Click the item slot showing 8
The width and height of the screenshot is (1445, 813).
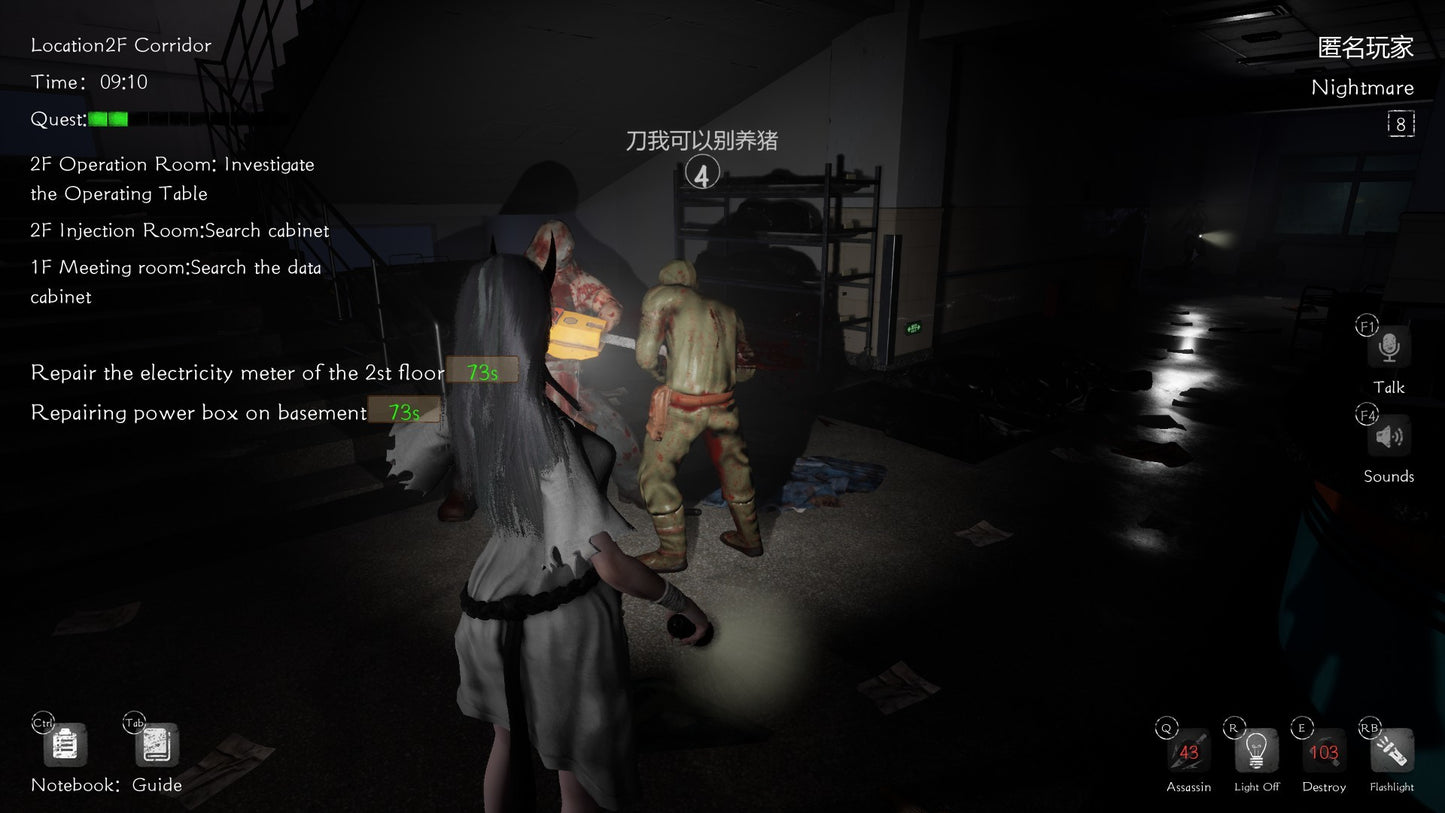pos(1401,123)
